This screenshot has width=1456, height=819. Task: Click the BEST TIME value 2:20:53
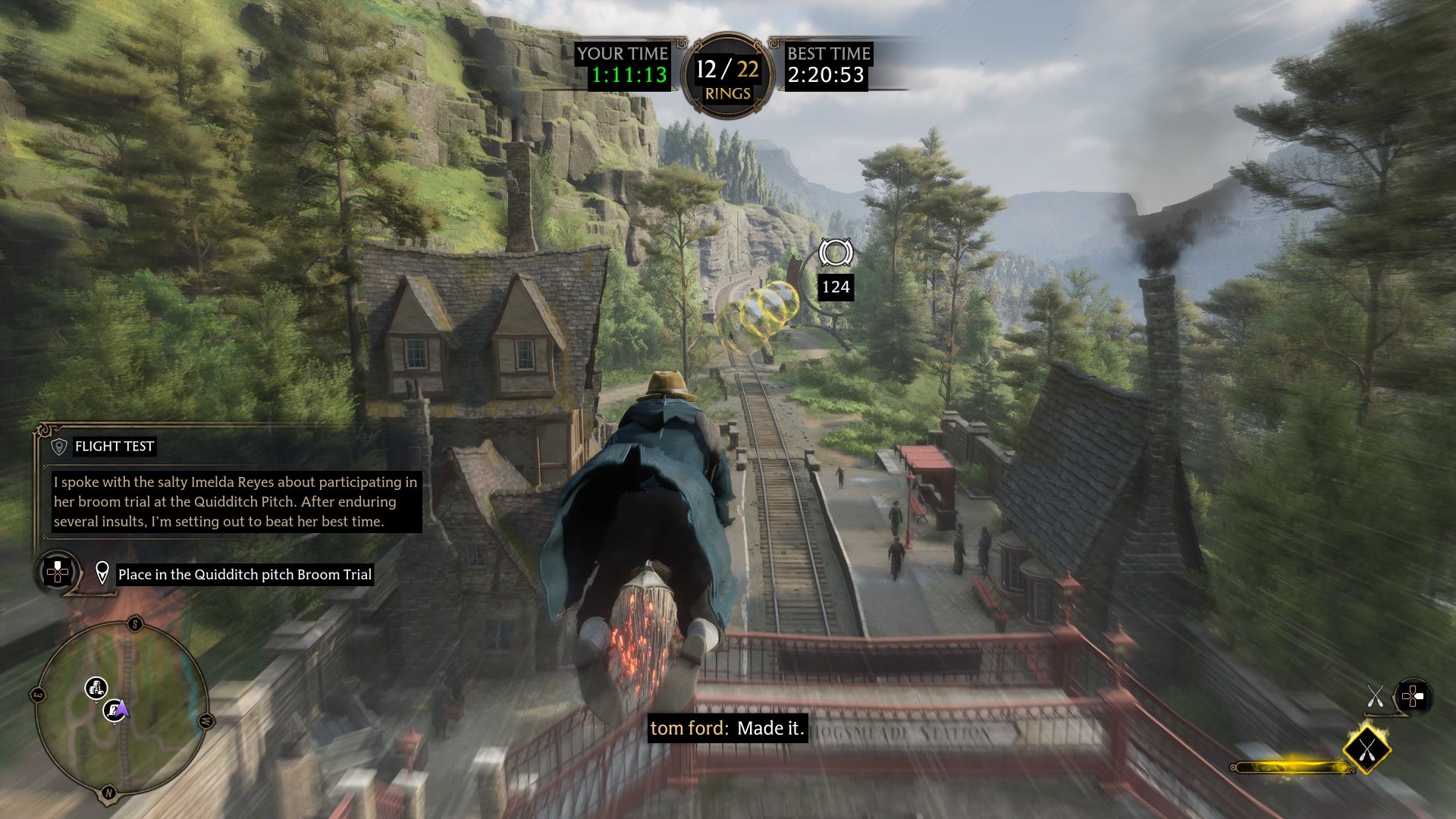(826, 74)
